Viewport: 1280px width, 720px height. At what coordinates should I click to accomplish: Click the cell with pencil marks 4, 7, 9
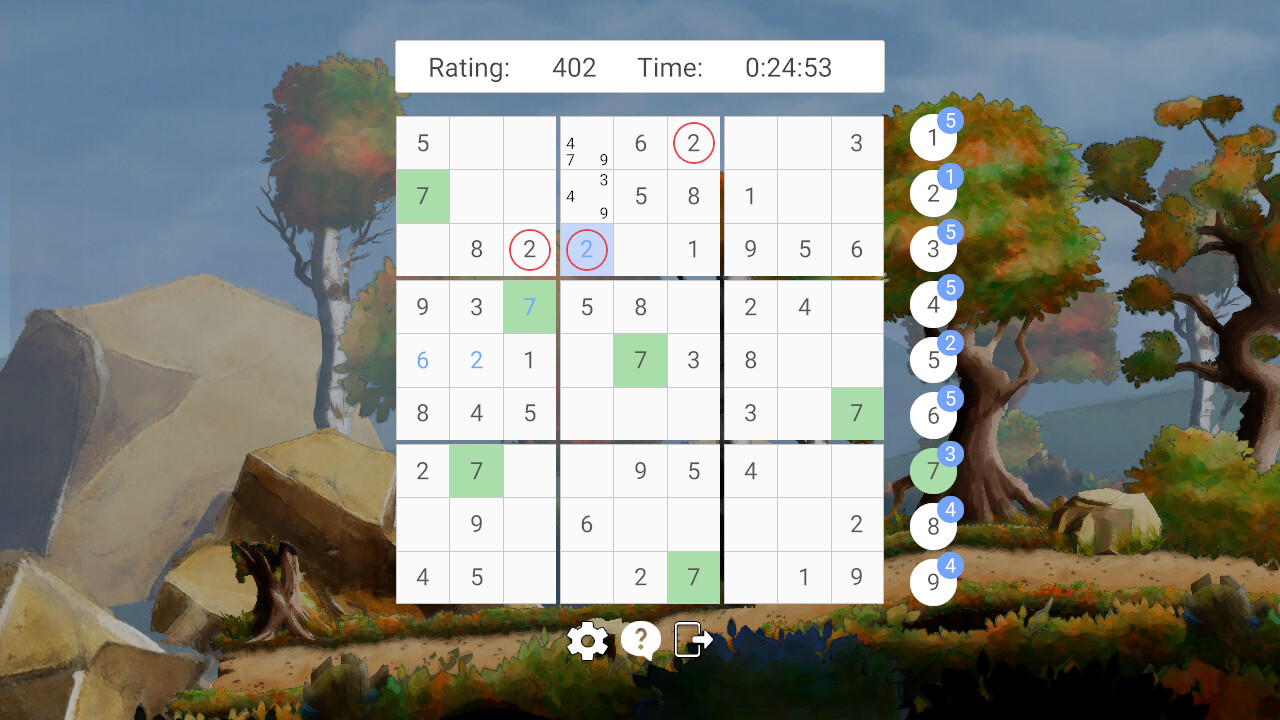tap(586, 143)
